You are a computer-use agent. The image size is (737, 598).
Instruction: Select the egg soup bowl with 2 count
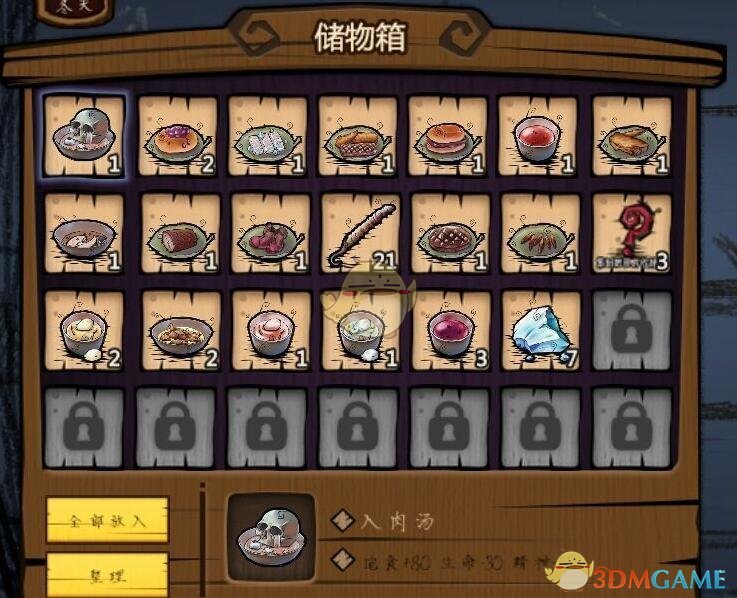pyautogui.click(x=83, y=331)
